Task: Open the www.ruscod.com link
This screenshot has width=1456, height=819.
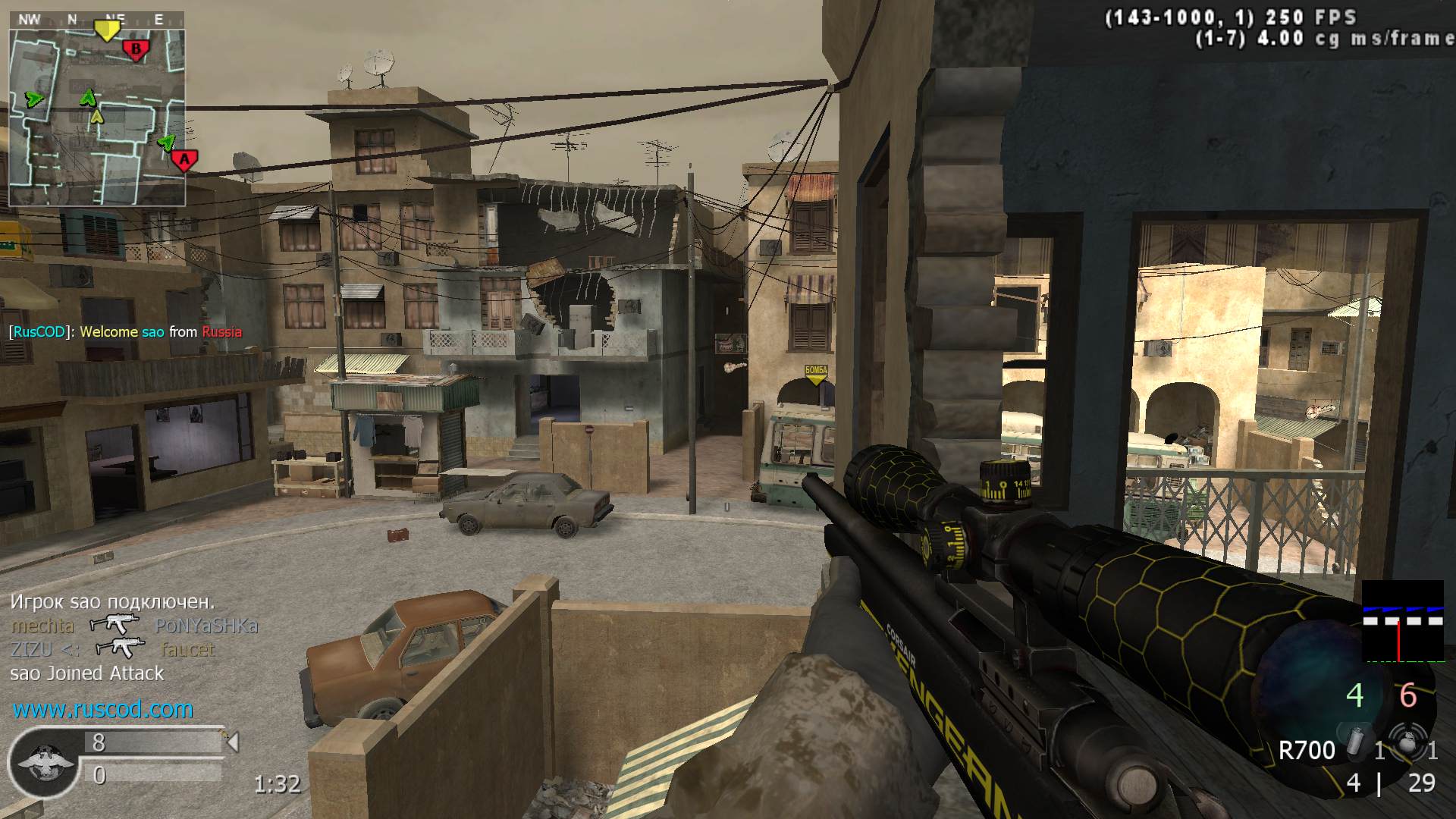Action: (103, 709)
